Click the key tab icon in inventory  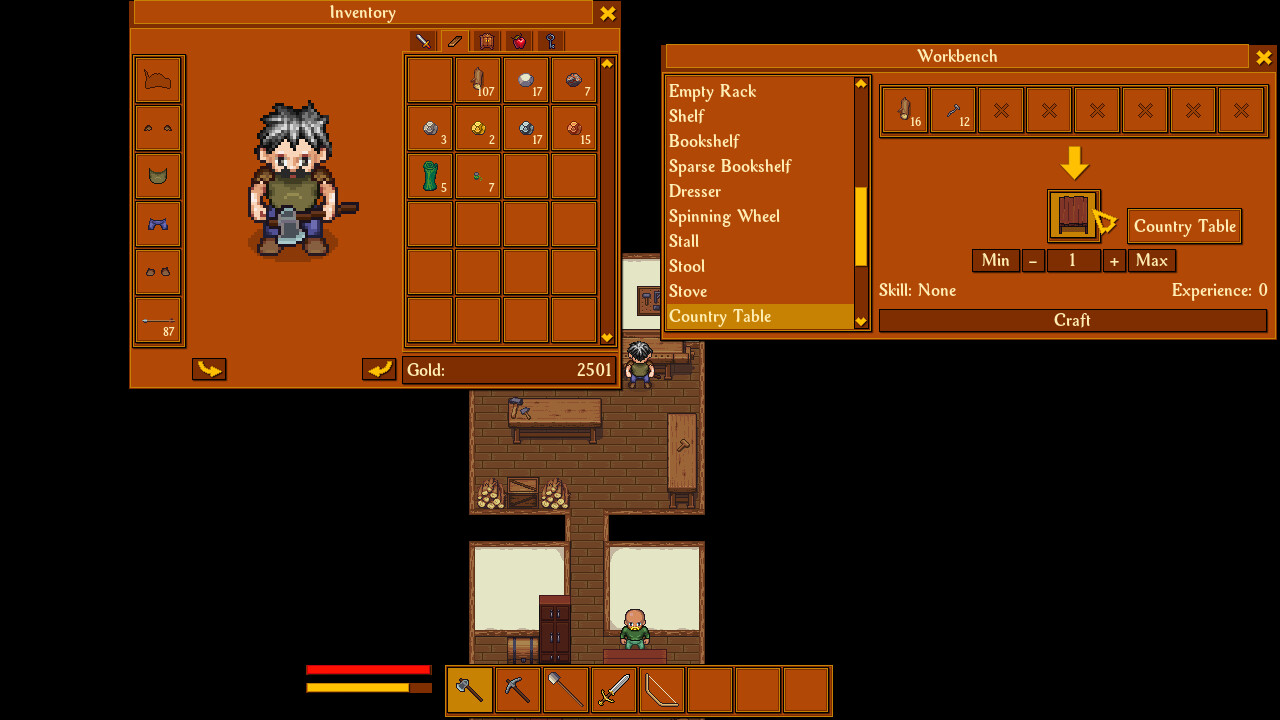(551, 41)
